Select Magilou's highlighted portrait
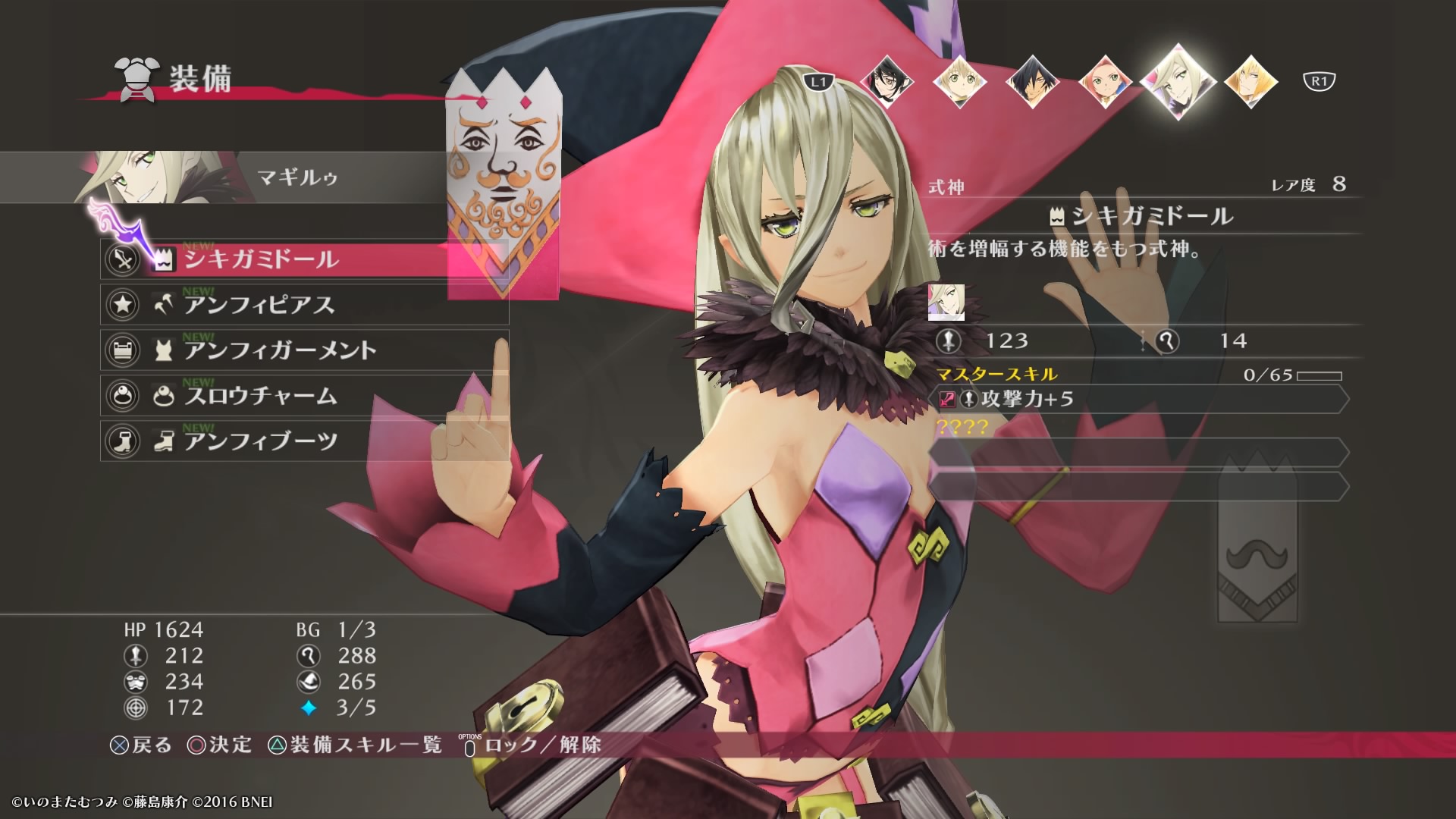Image resolution: width=1456 pixels, height=819 pixels. (1178, 81)
